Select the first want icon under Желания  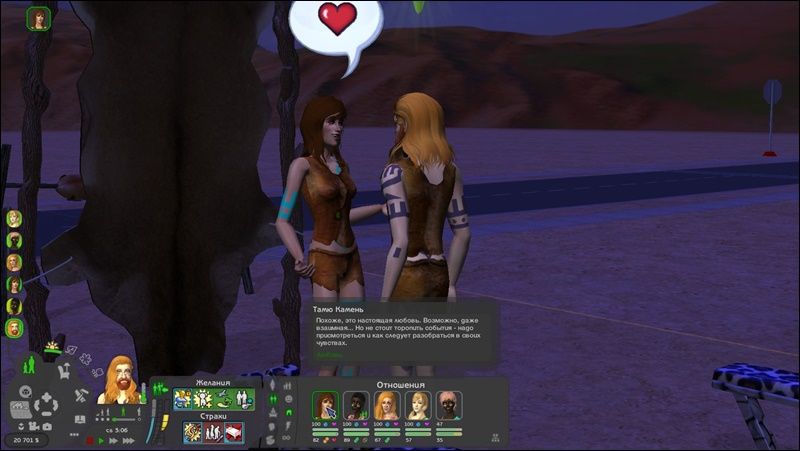point(184,400)
